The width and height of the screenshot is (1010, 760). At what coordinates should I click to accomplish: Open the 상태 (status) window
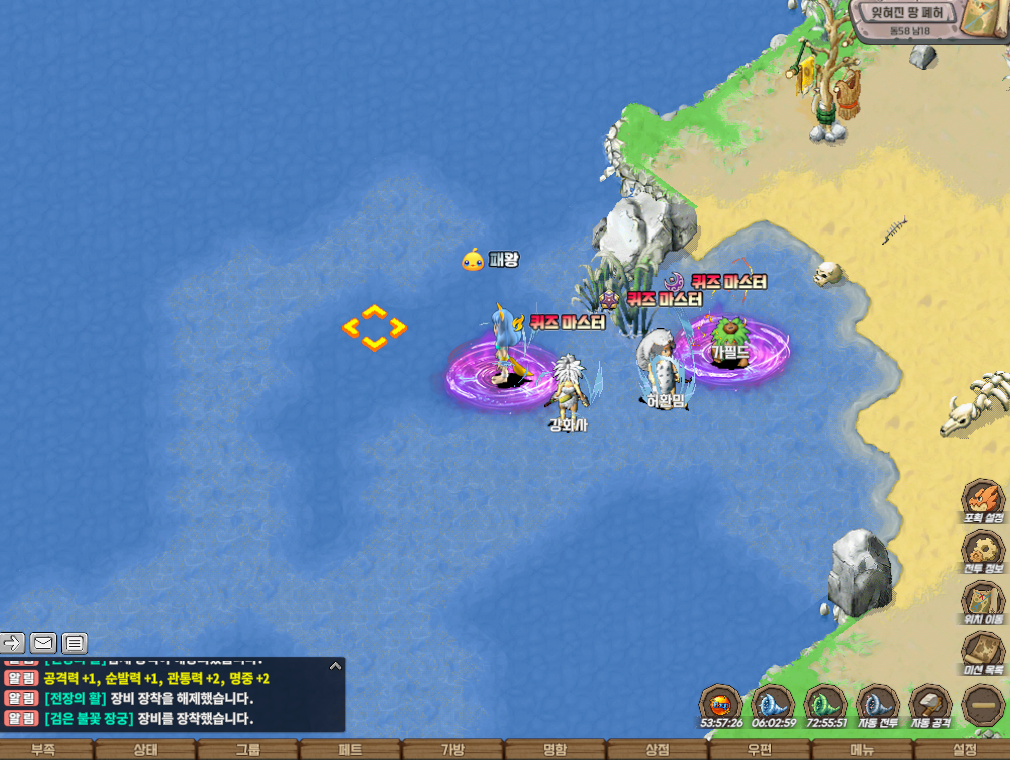(146, 750)
